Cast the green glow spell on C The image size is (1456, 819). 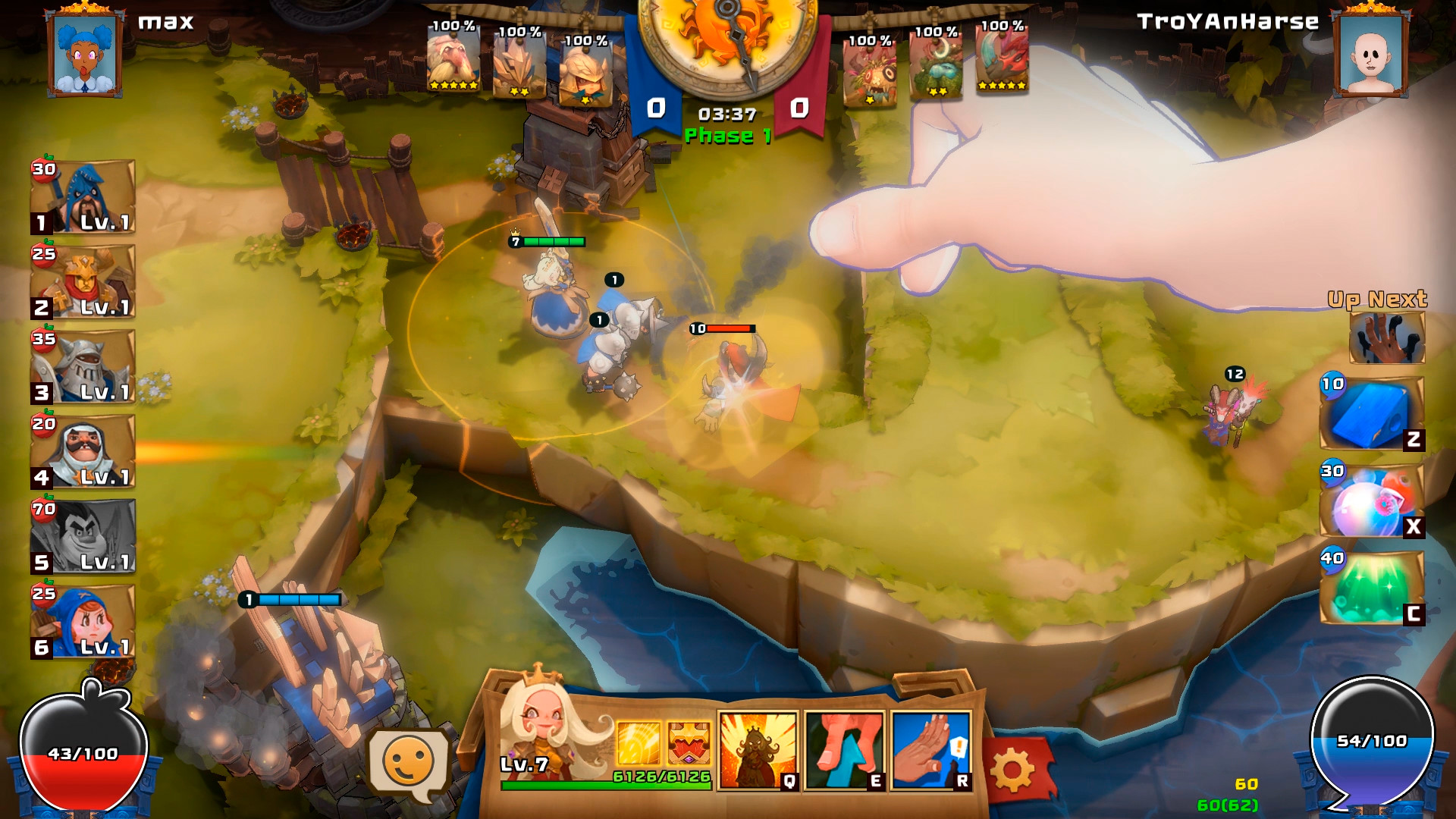[1371, 588]
